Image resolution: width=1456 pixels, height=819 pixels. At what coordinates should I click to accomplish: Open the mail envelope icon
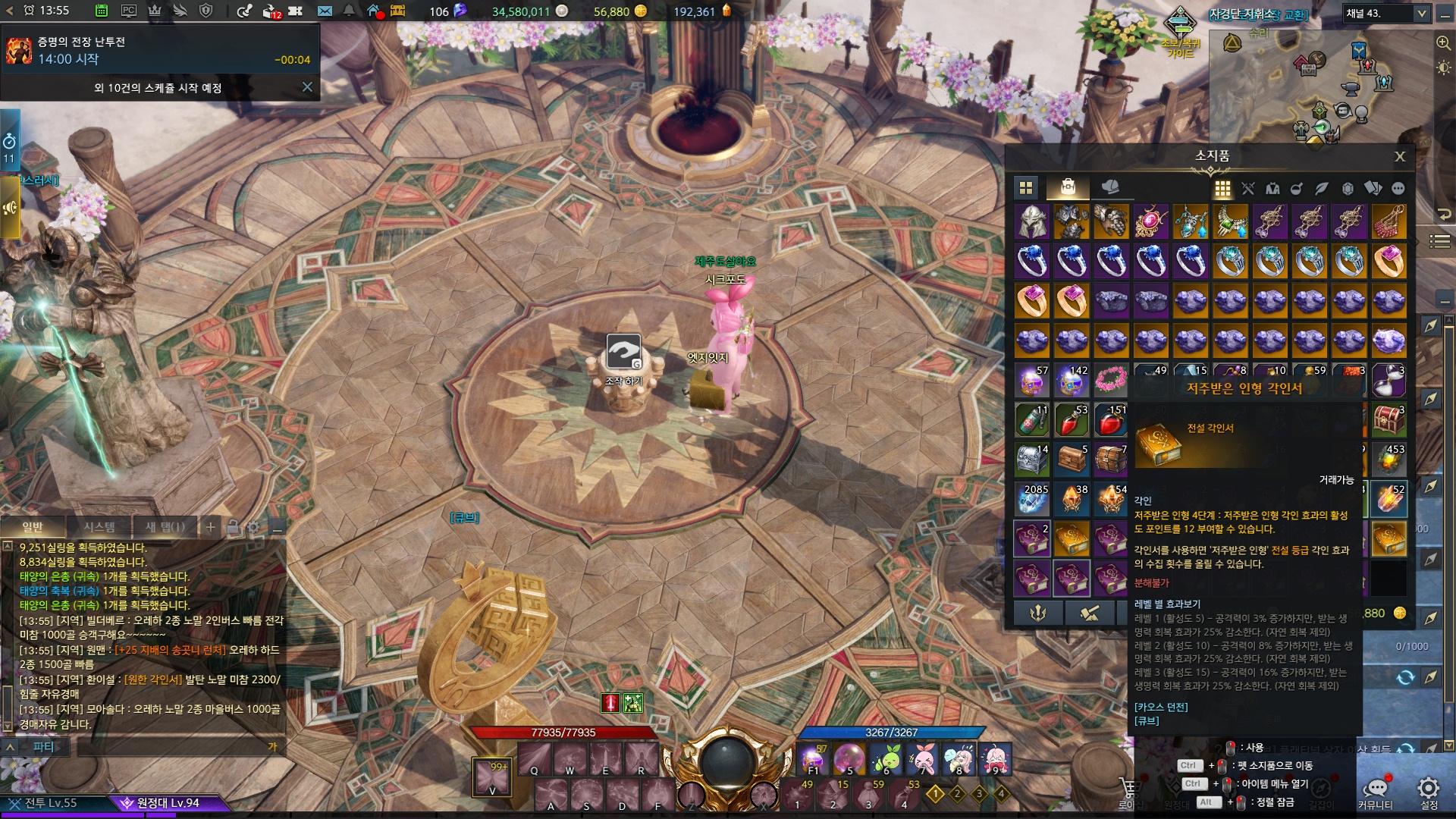[325, 11]
